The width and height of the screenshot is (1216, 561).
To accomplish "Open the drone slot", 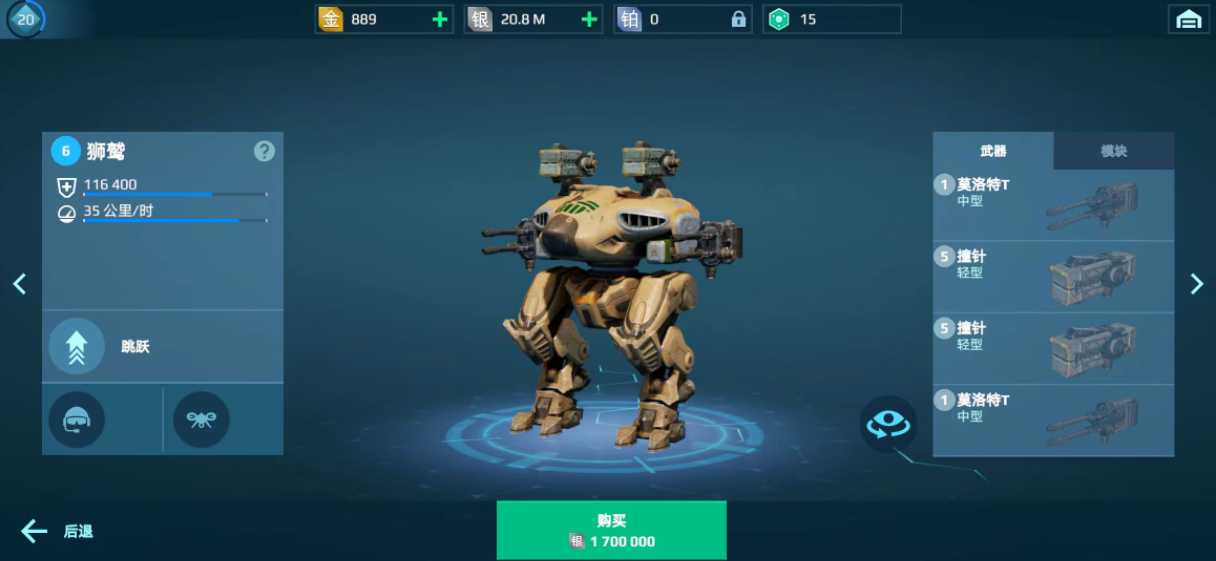I will (201, 419).
